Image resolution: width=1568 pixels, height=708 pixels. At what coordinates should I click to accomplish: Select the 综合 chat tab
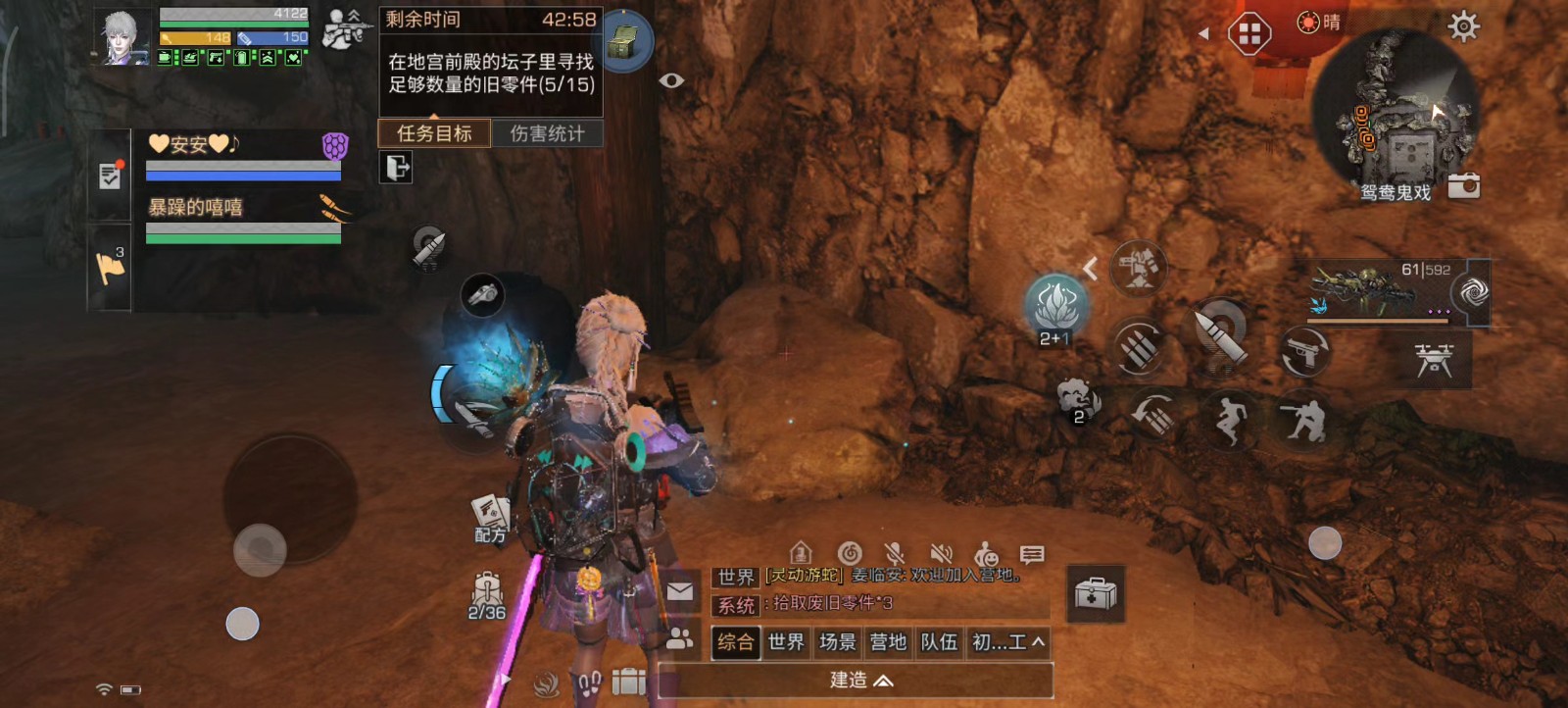click(x=735, y=642)
